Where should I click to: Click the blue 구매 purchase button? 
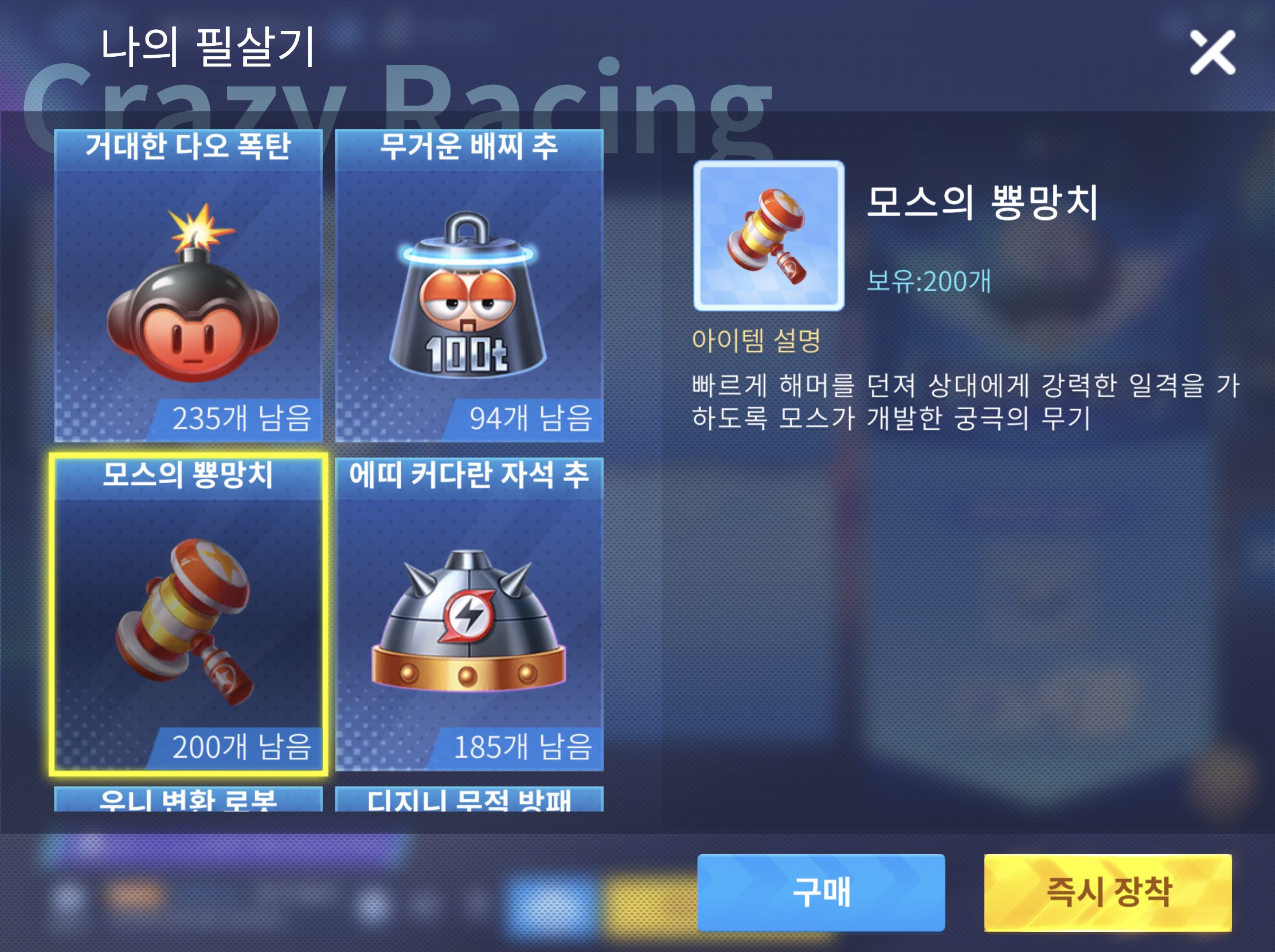(820, 892)
